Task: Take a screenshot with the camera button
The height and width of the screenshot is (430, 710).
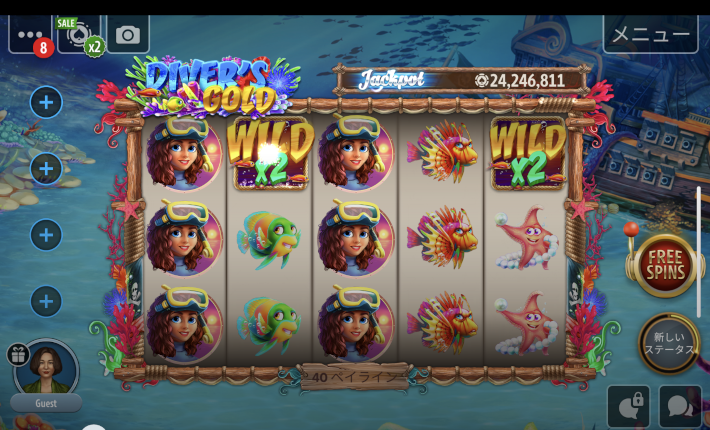Action: pyautogui.click(x=128, y=35)
